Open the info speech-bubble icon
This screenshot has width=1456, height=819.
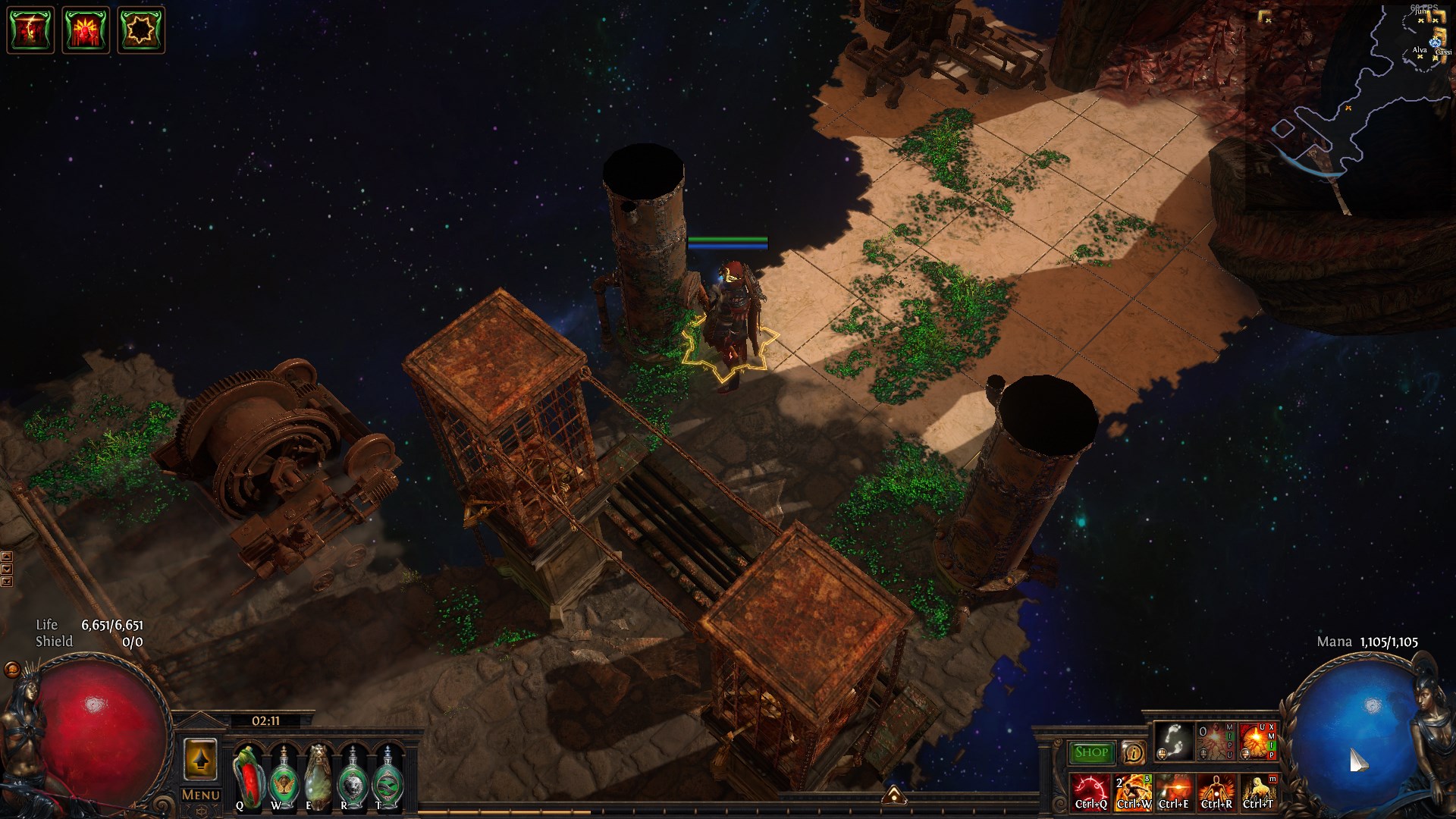click(x=1133, y=753)
